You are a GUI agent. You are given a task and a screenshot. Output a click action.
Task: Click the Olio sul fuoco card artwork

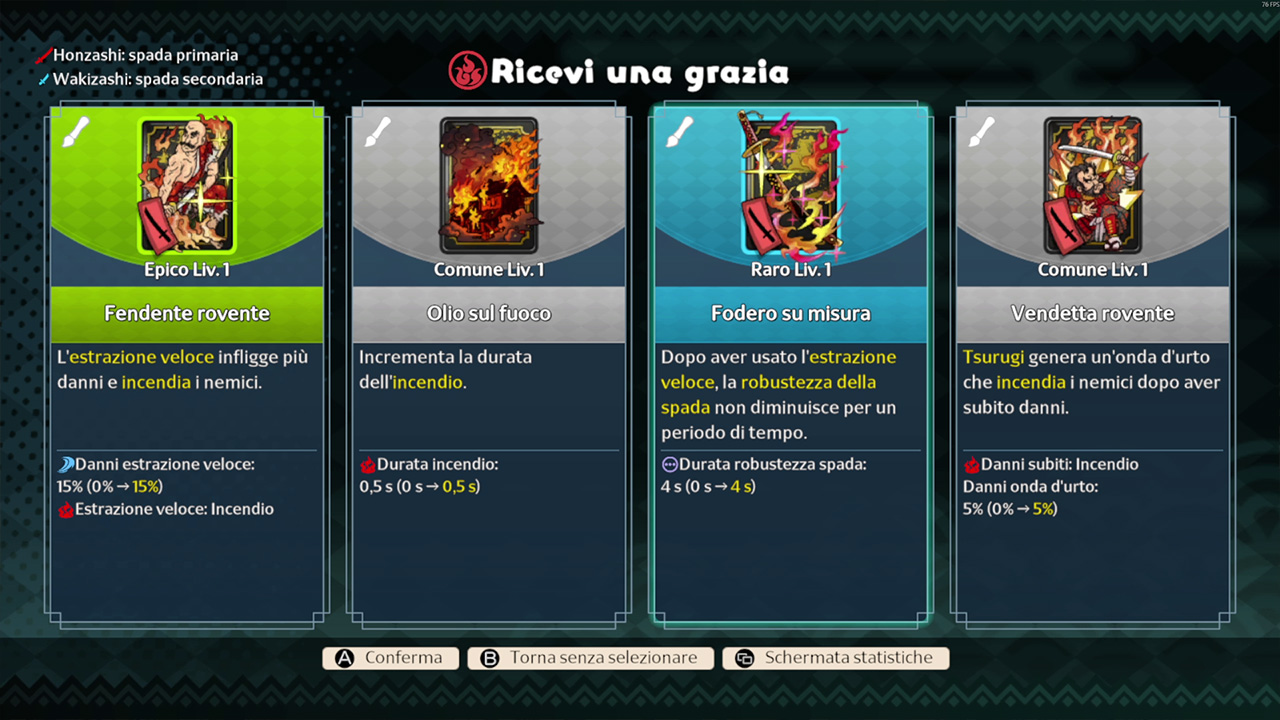488,185
